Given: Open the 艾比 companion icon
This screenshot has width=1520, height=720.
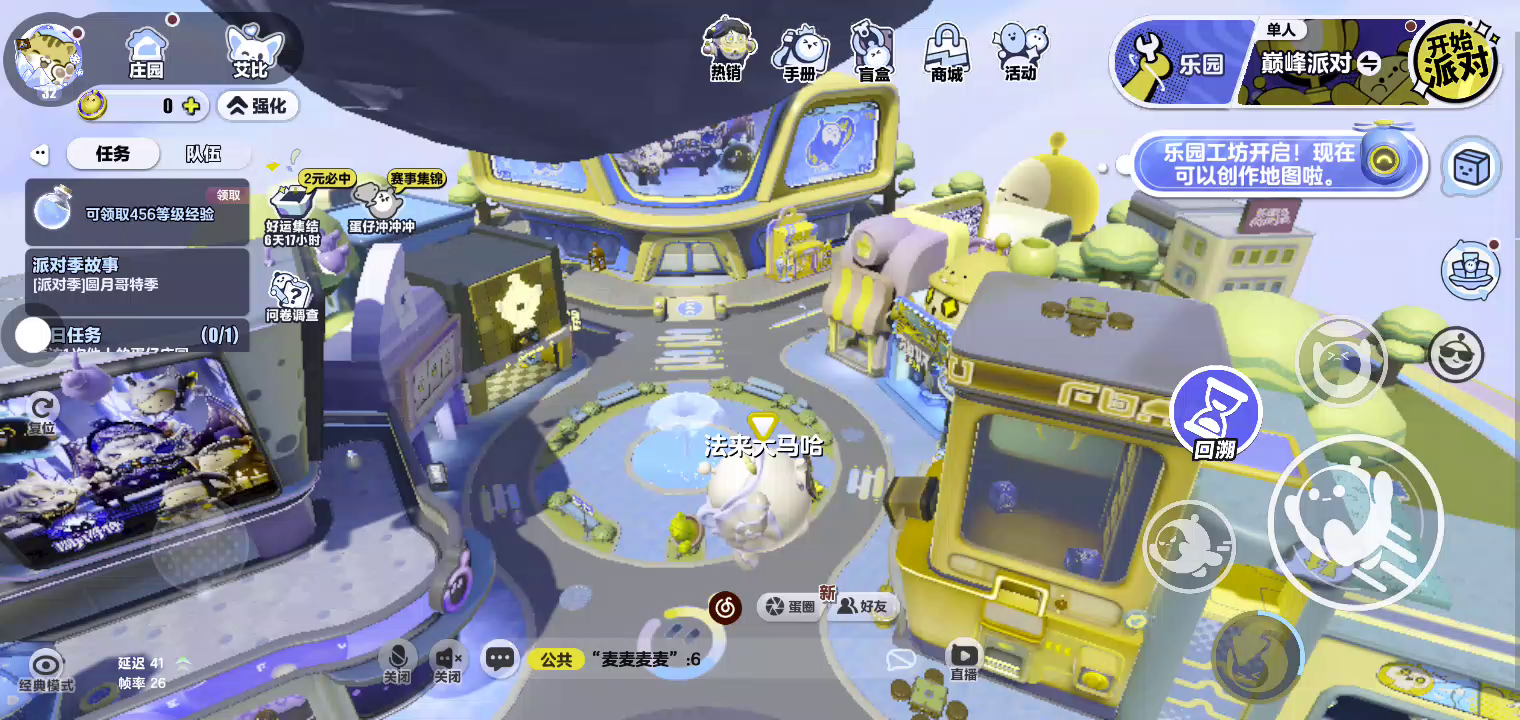Looking at the screenshot, I should pyautogui.click(x=250, y=52).
